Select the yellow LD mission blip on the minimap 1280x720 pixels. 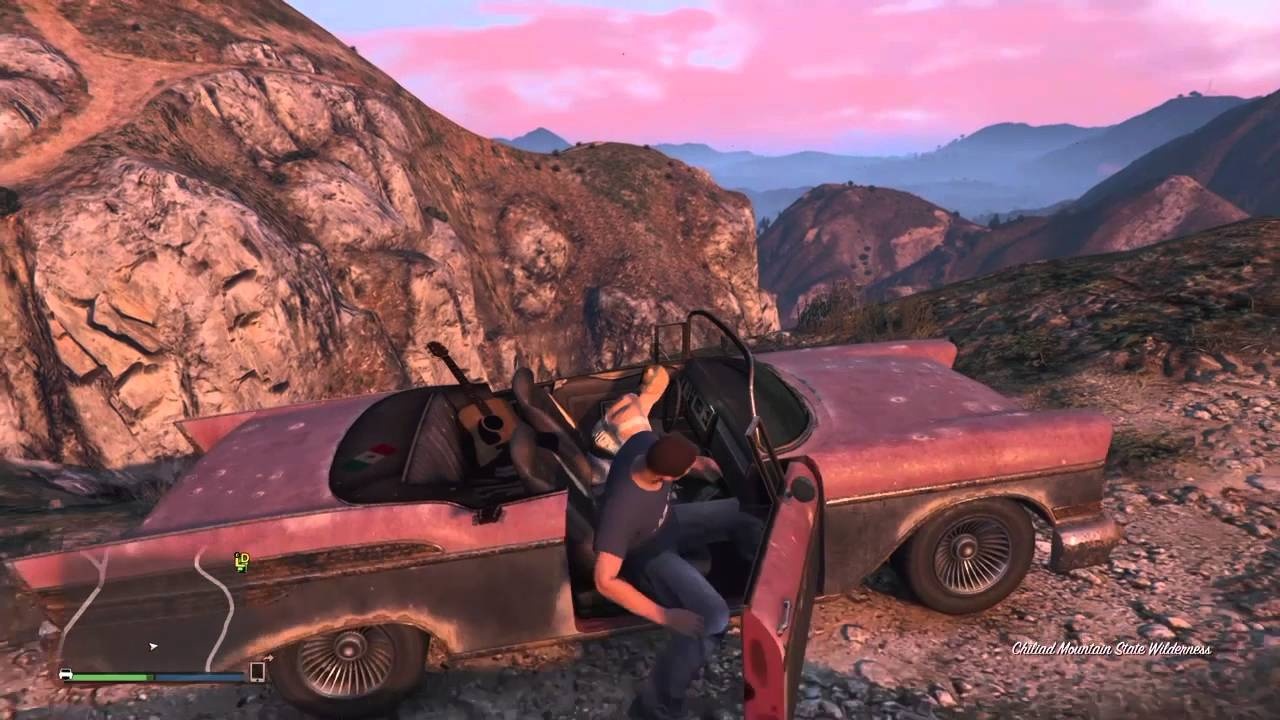click(x=241, y=563)
